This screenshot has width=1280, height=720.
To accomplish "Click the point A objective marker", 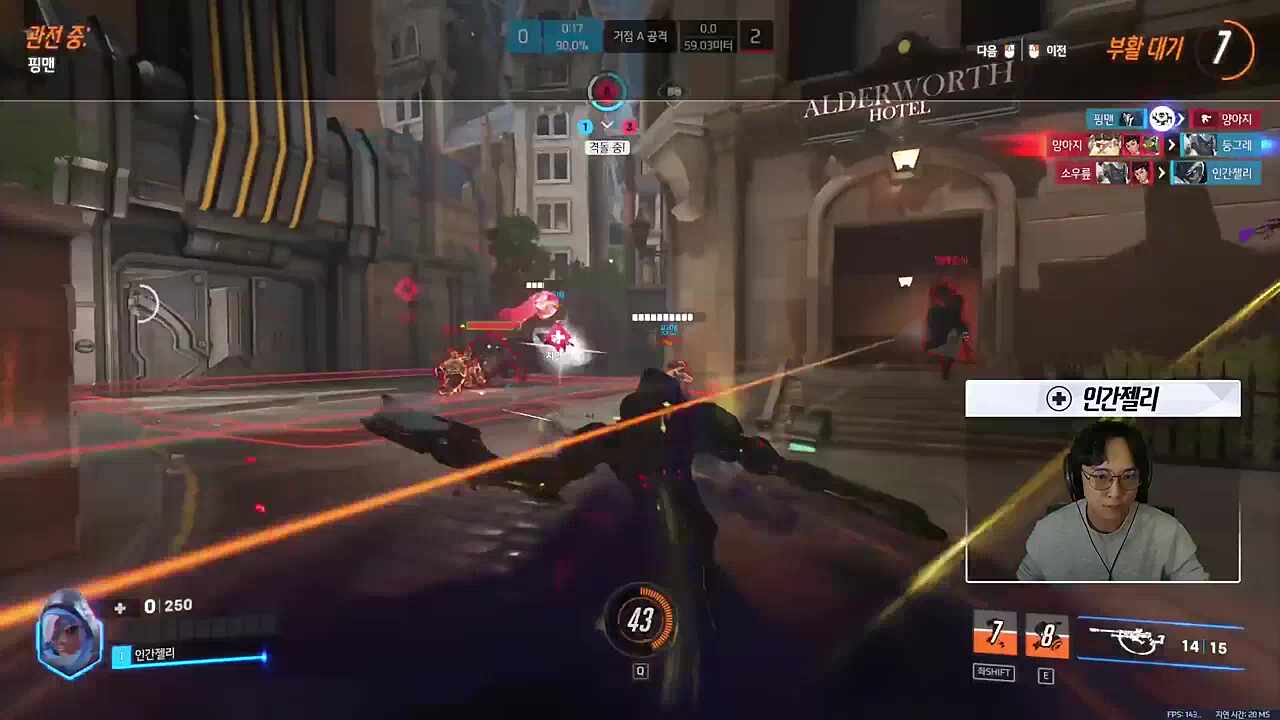I will 605,92.
